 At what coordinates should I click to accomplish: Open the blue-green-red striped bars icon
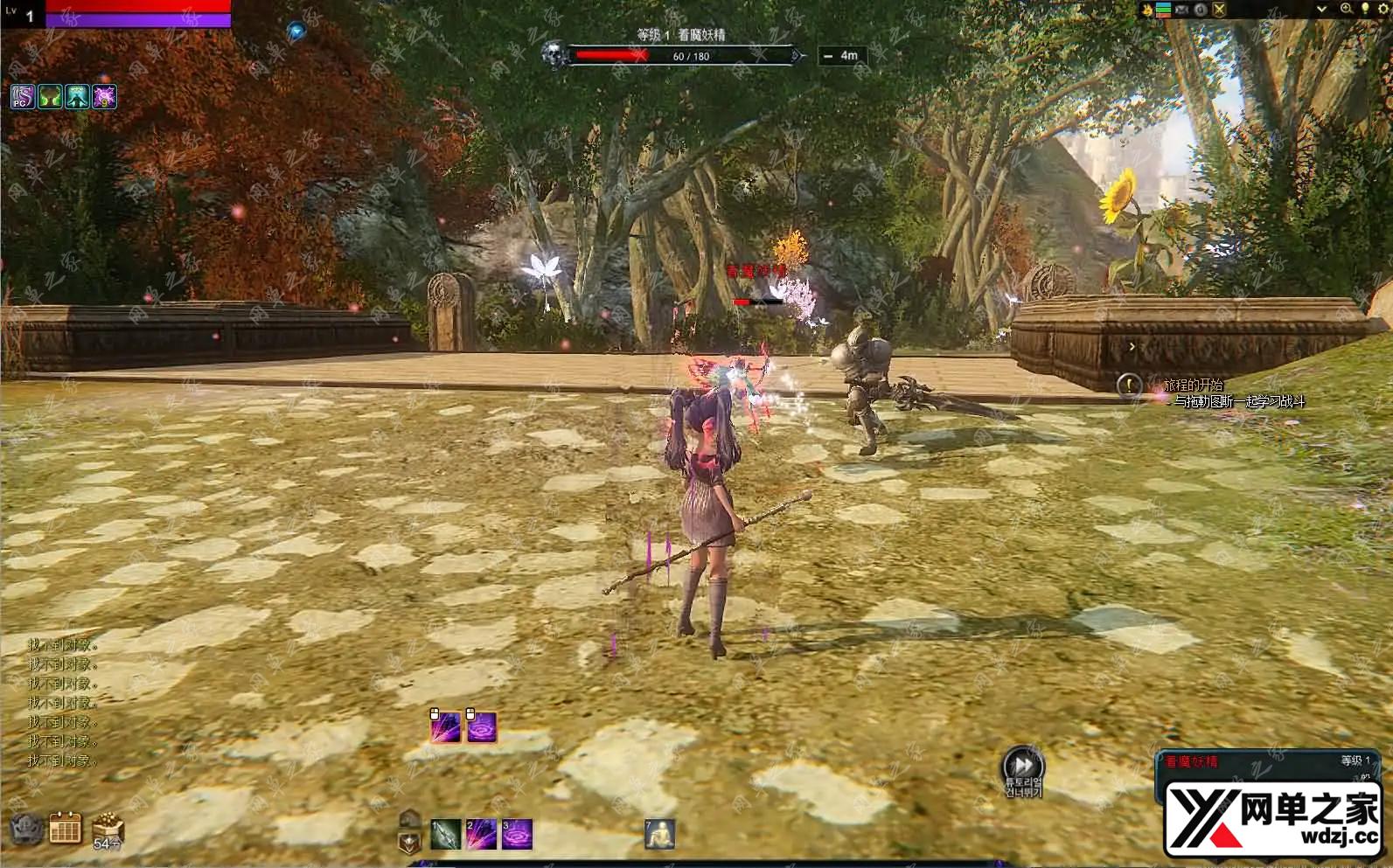(1164, 10)
